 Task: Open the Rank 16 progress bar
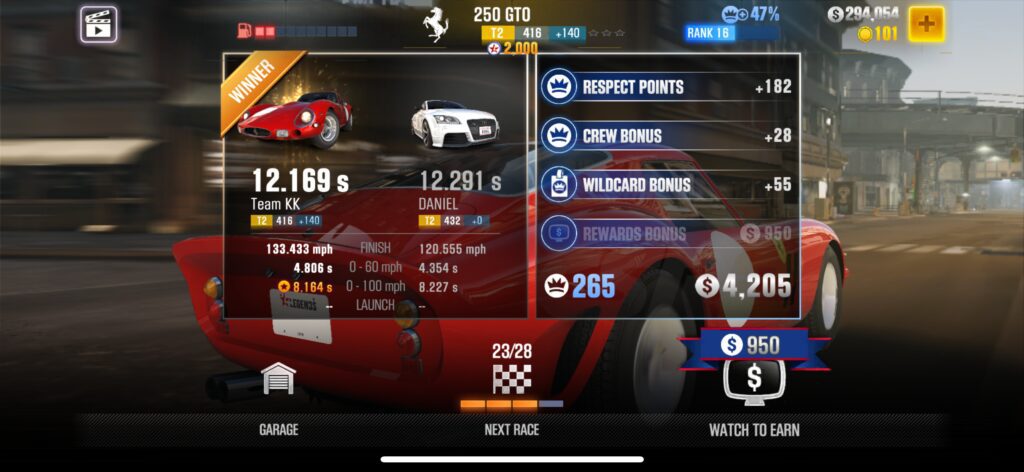[x=731, y=33]
